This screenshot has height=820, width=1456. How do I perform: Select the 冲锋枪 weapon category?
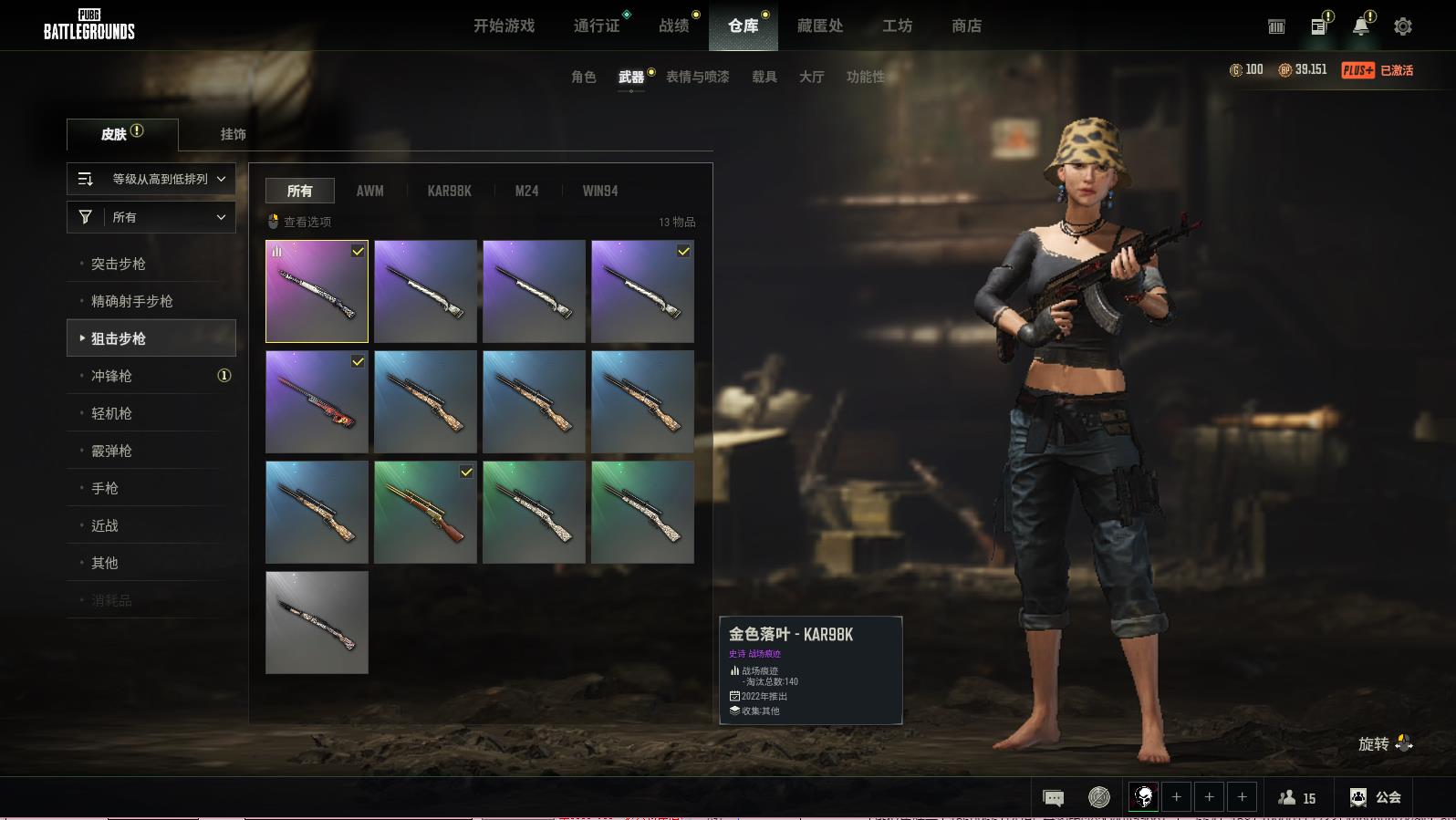pos(111,376)
